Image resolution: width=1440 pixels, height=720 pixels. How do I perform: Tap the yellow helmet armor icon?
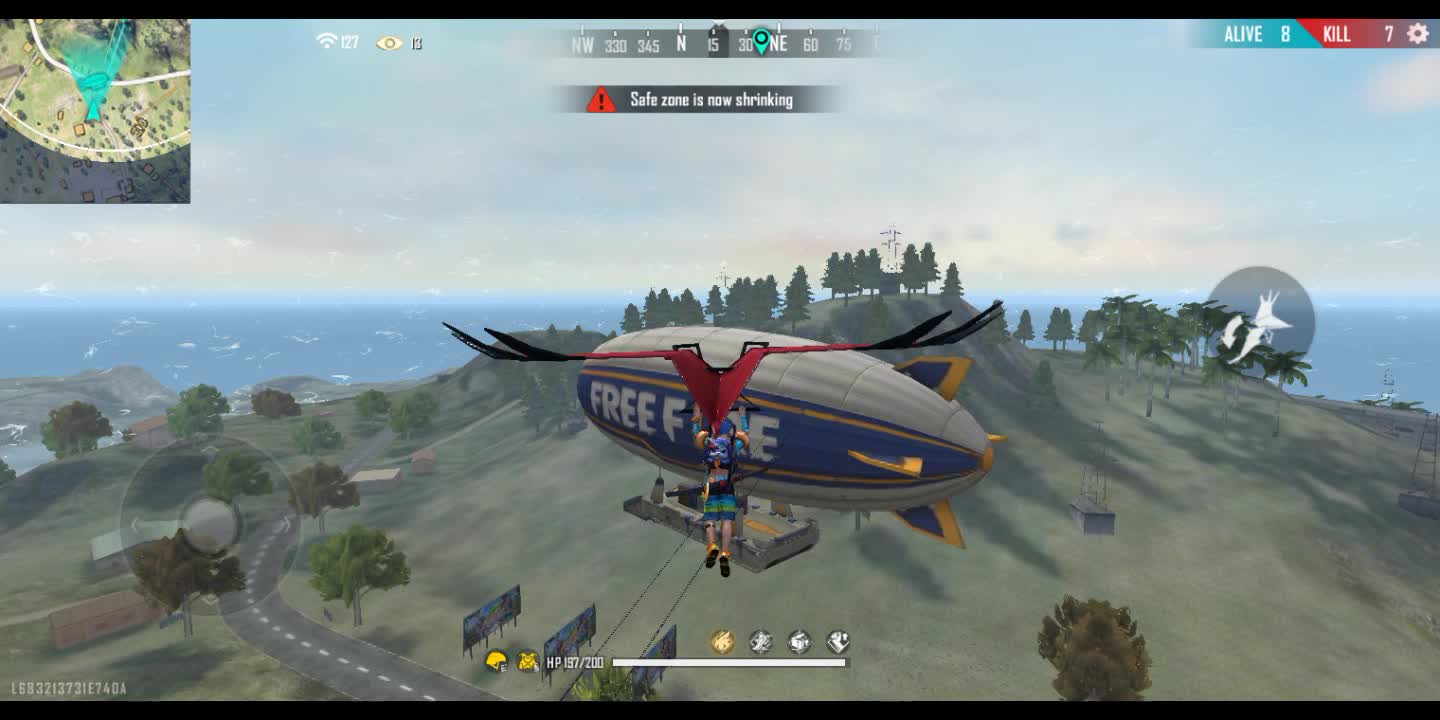[x=496, y=661]
